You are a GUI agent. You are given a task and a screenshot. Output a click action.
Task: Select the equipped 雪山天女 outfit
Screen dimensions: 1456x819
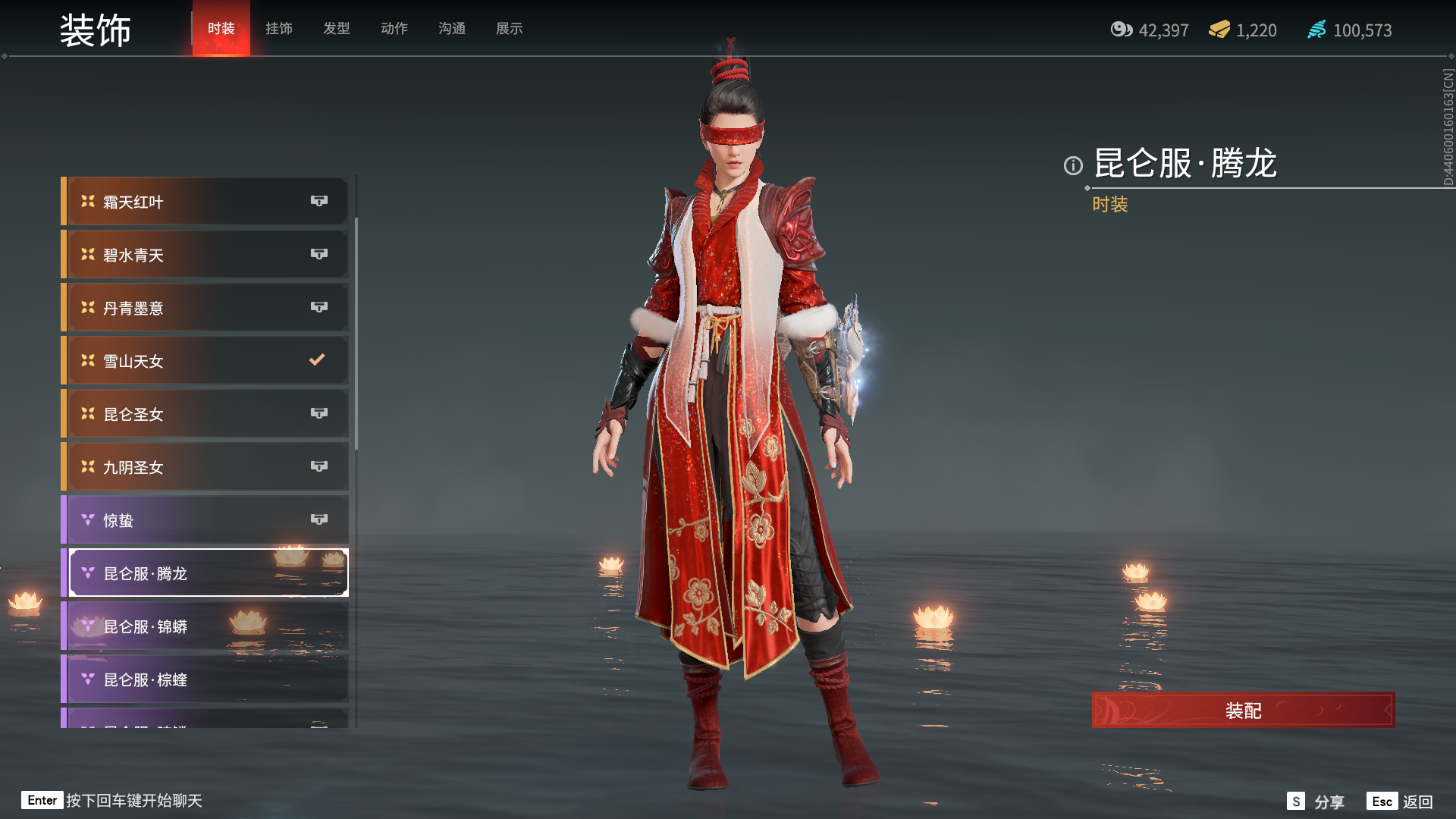click(206, 361)
